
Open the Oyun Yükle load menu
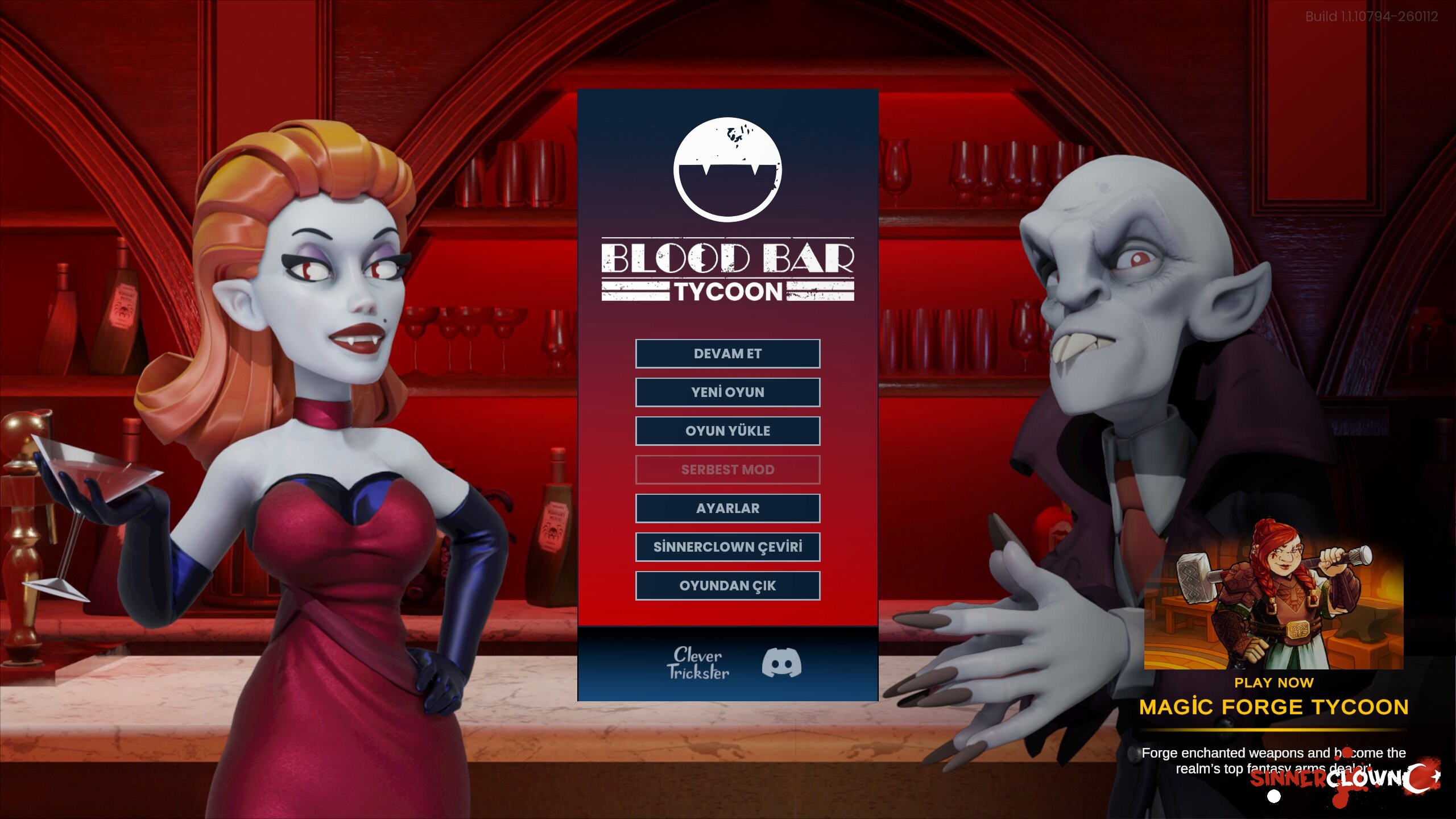[x=727, y=431]
